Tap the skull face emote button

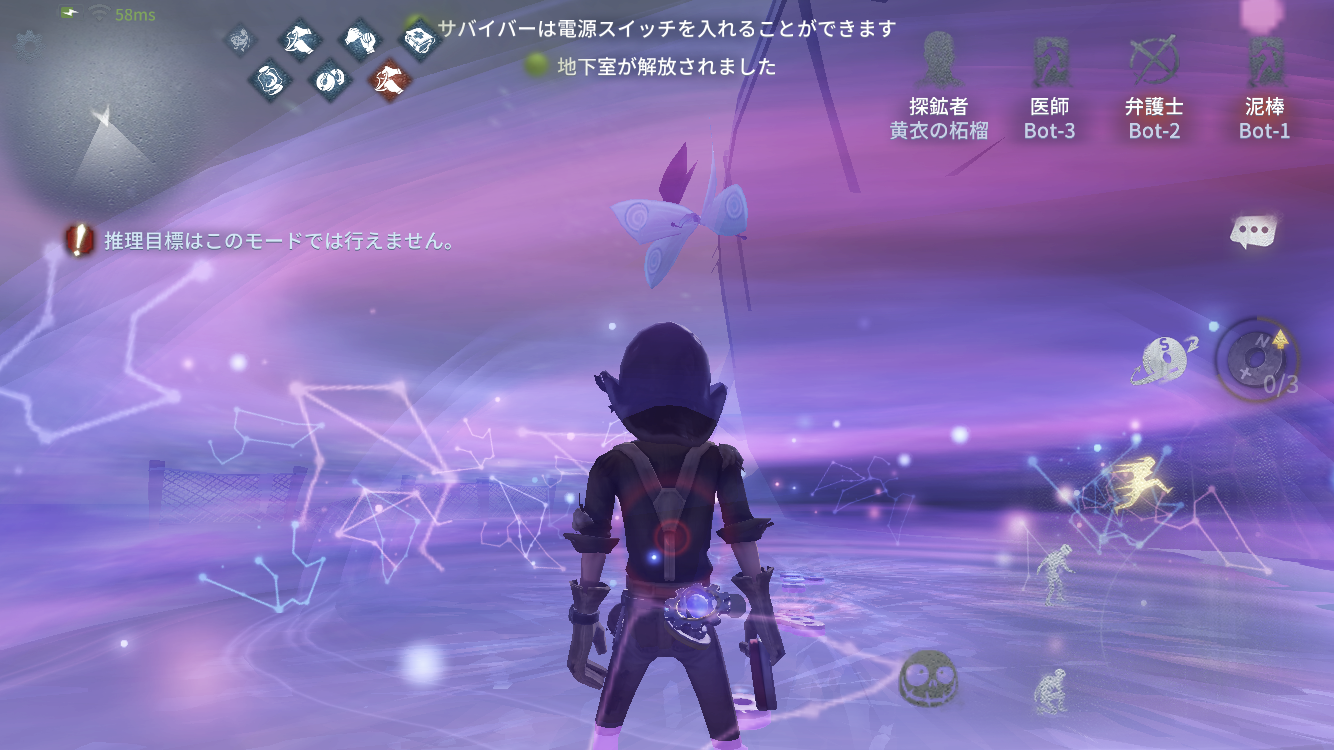coord(926,679)
